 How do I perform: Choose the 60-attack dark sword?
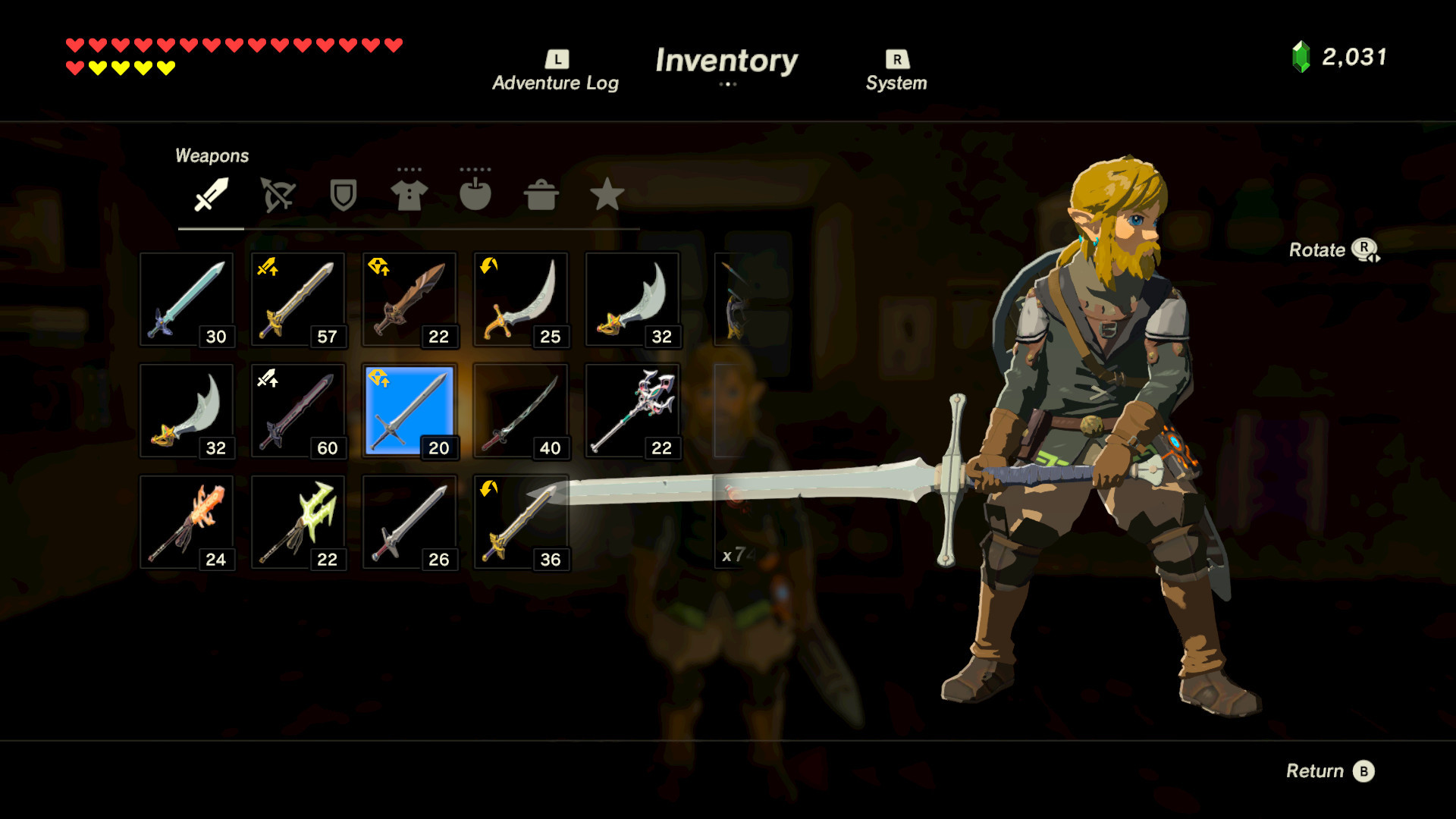pos(297,410)
